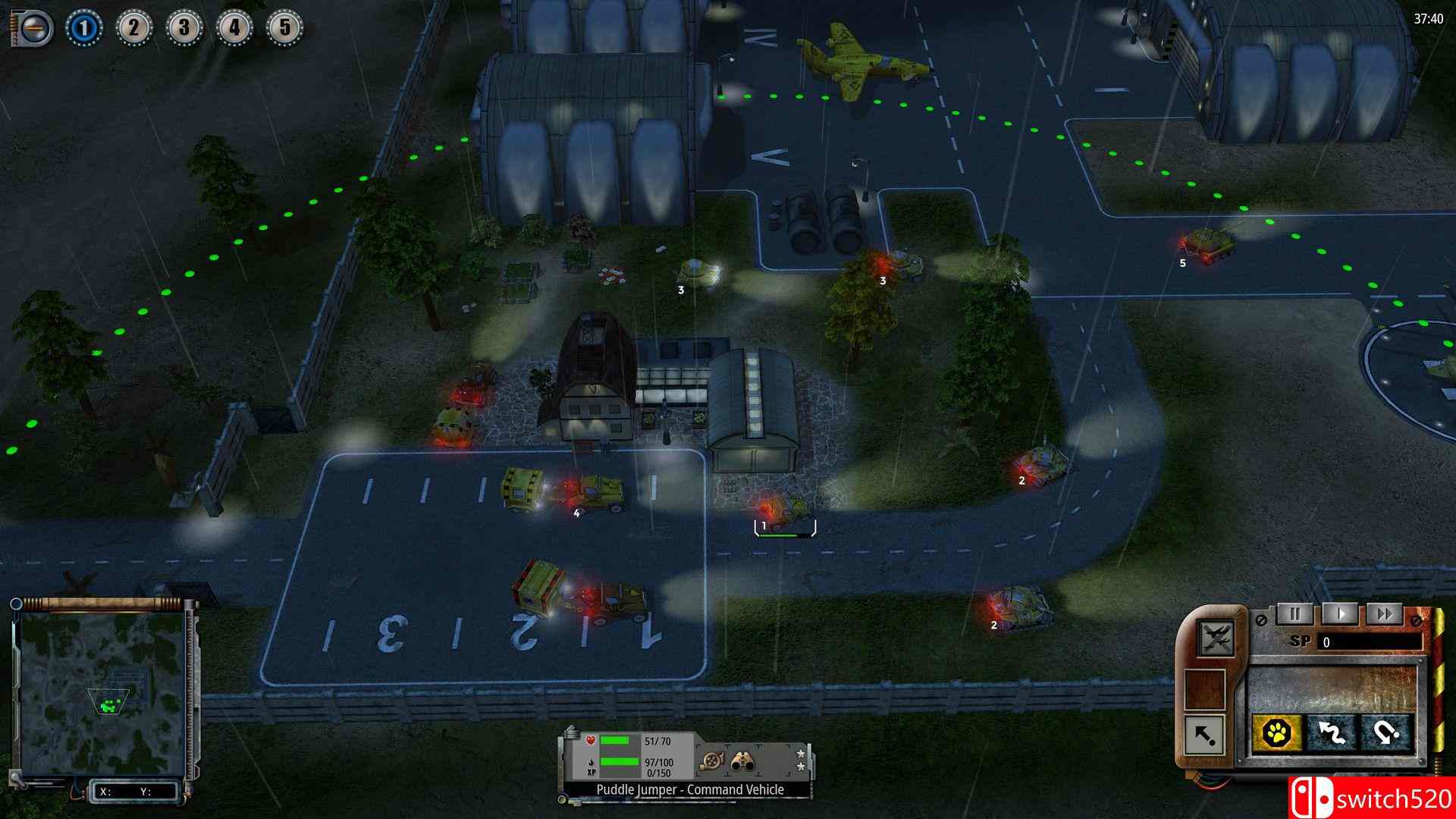
Task: Pause the game with pause button
Action: (x=1296, y=613)
